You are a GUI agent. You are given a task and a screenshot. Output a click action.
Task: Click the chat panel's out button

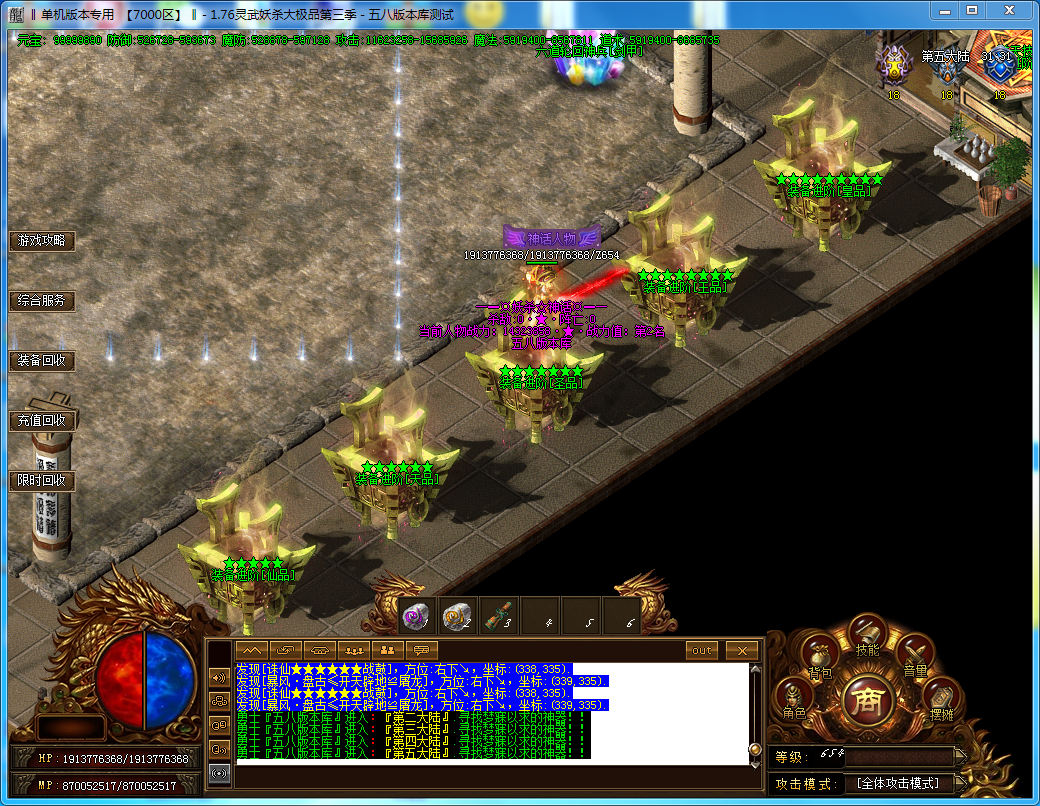click(x=702, y=650)
